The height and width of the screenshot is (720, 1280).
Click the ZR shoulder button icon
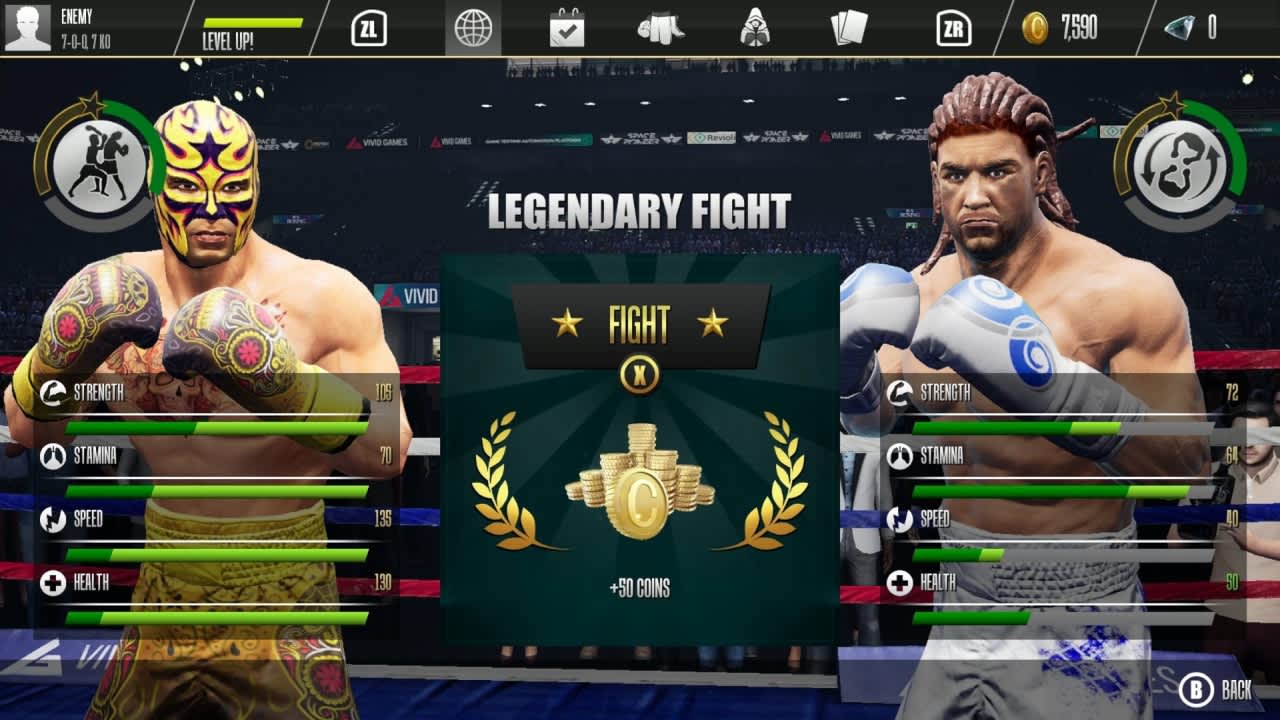953,29
